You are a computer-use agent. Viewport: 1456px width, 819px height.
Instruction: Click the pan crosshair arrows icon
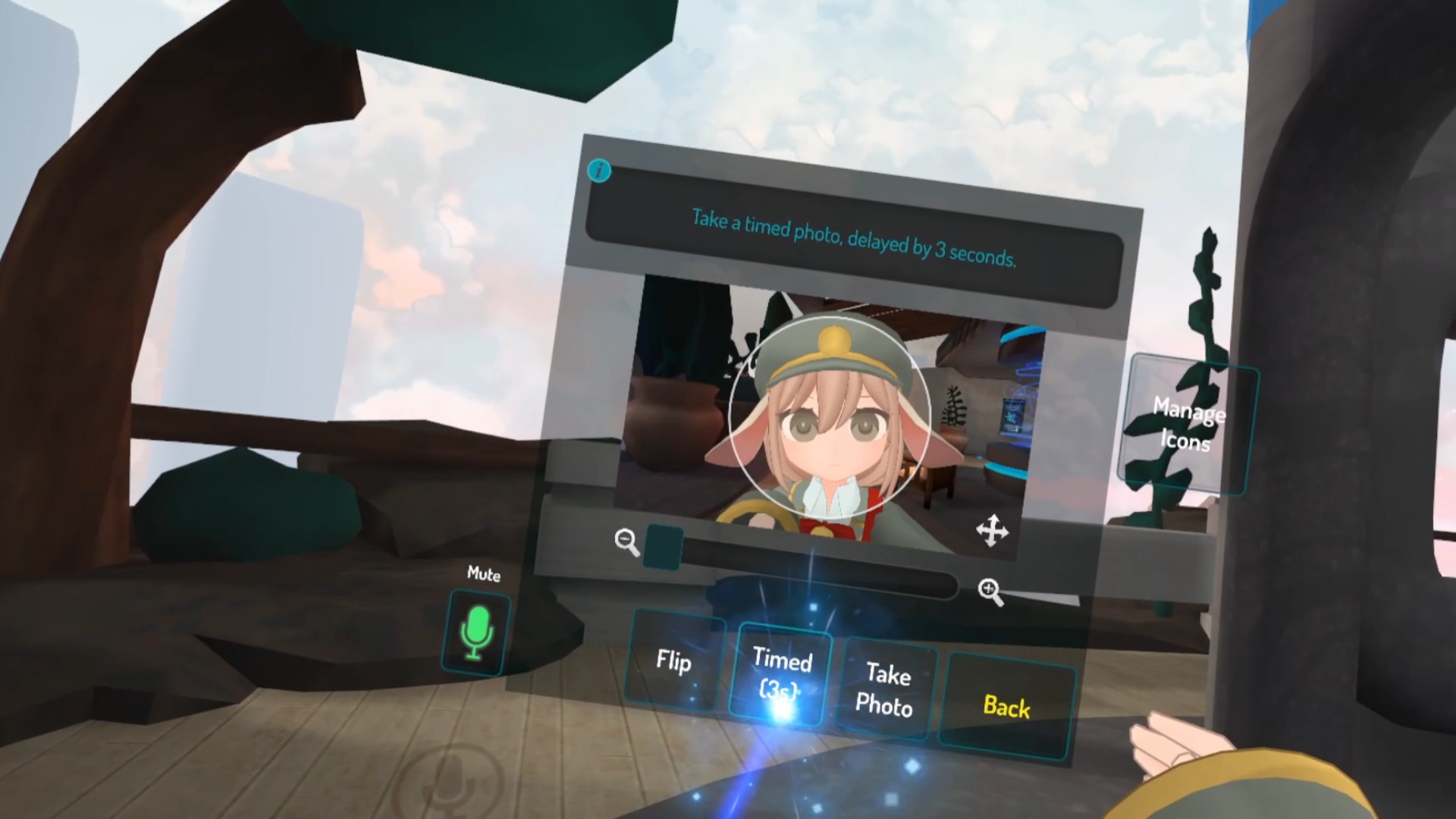tap(994, 532)
